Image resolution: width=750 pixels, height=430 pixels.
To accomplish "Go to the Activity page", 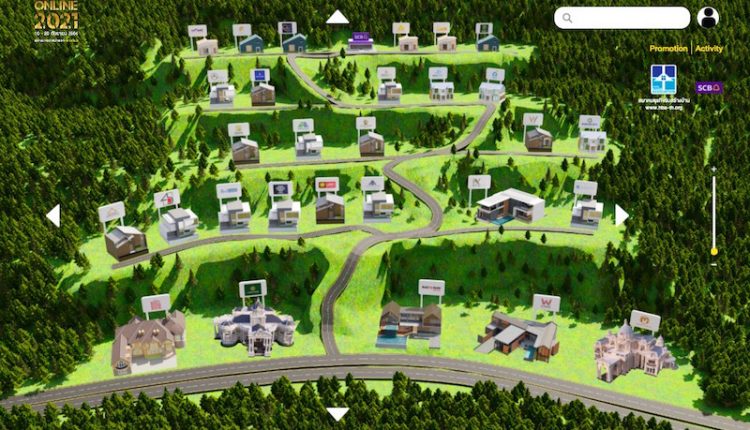I will [x=709, y=48].
